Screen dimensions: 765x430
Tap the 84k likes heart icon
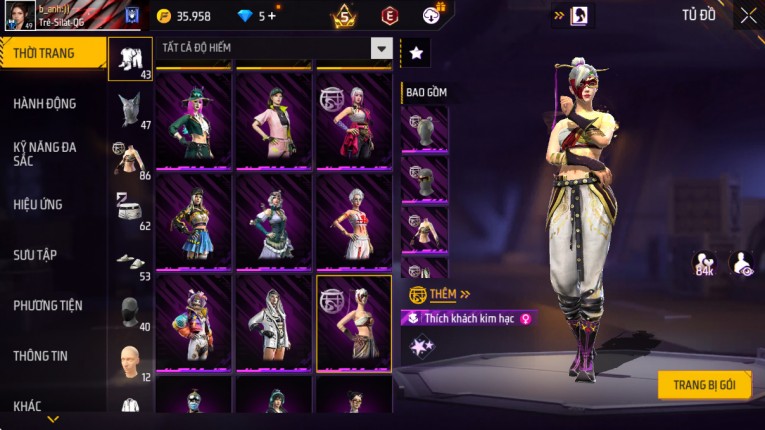point(704,263)
